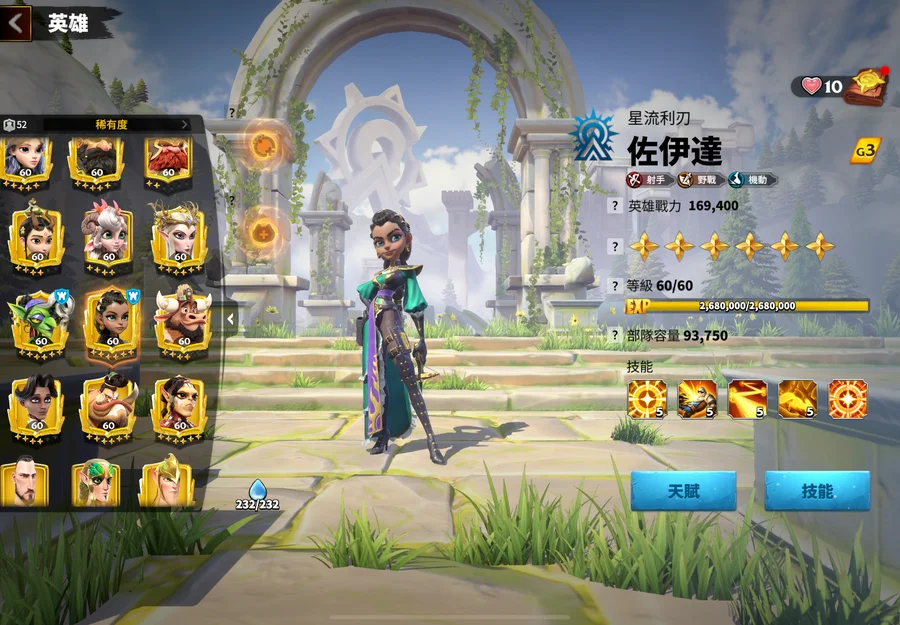Select the green goblin hero portrait
Screen dimensions: 900x625
coord(39,320)
